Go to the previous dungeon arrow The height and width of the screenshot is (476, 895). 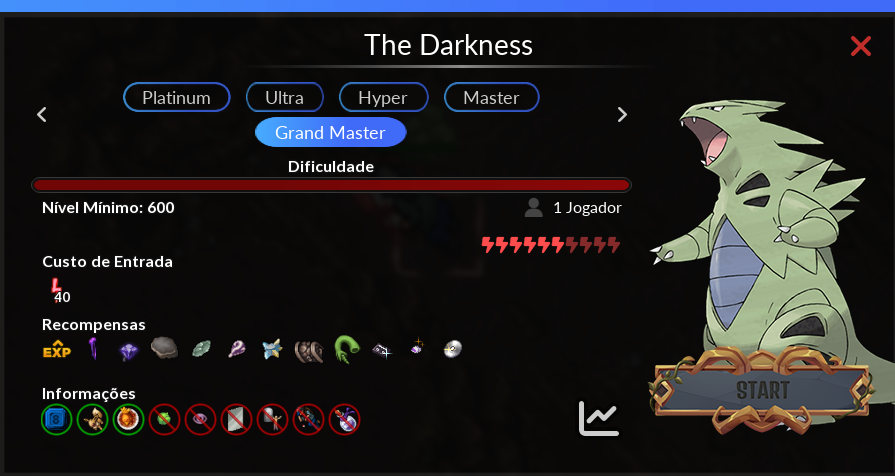point(42,114)
